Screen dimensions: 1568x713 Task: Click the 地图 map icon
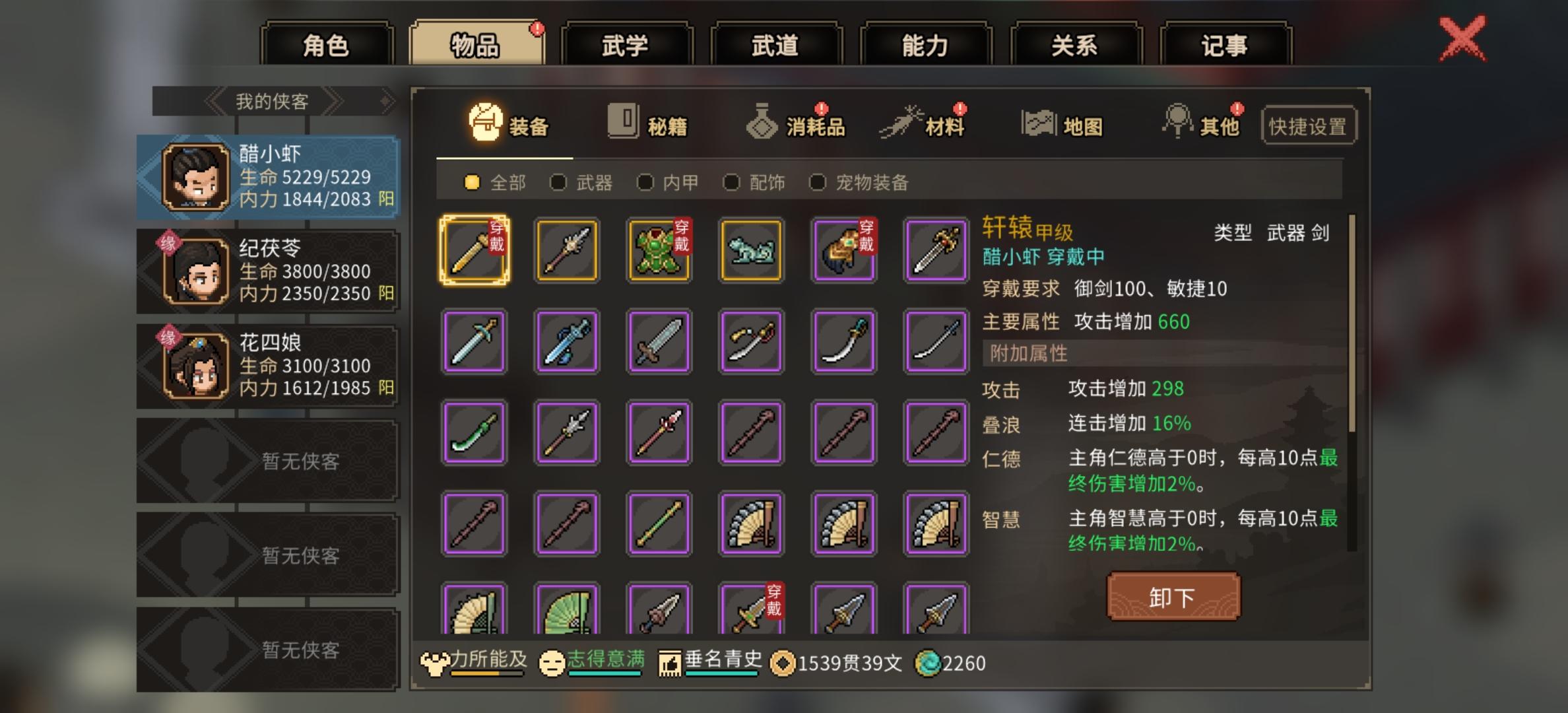click(1038, 122)
